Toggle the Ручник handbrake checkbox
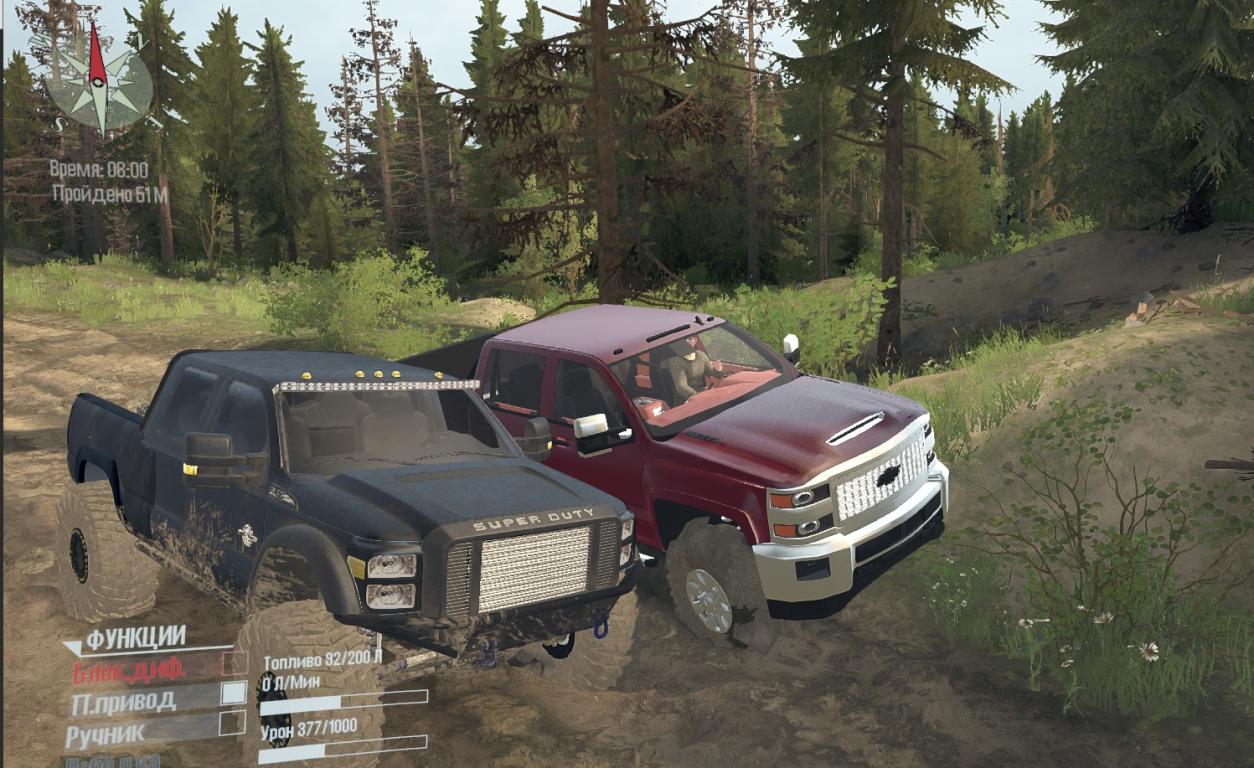The image size is (1254, 768). click(232, 723)
